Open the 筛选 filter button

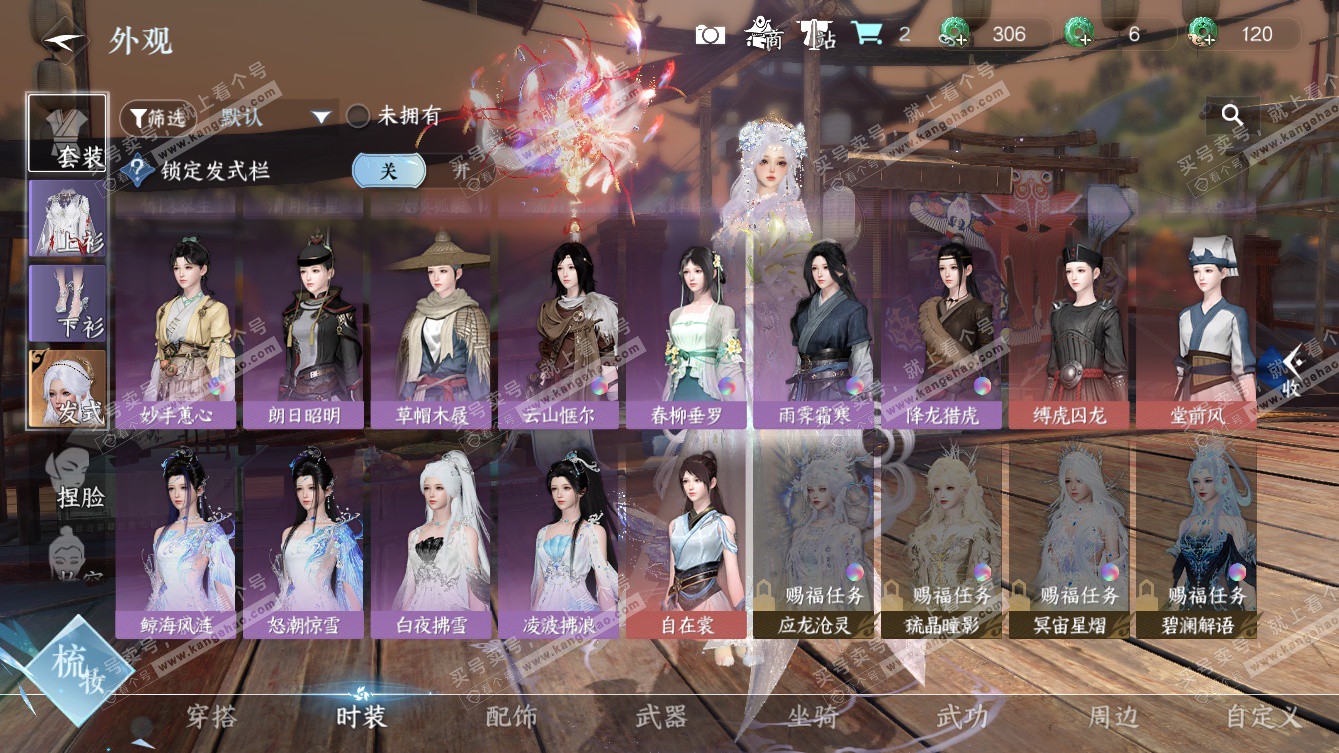point(157,118)
